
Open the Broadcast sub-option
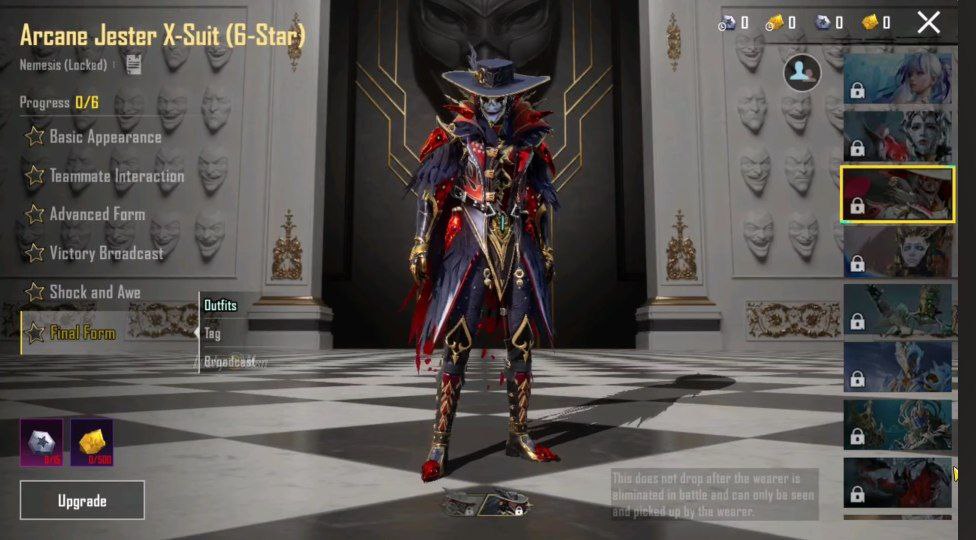click(x=230, y=361)
